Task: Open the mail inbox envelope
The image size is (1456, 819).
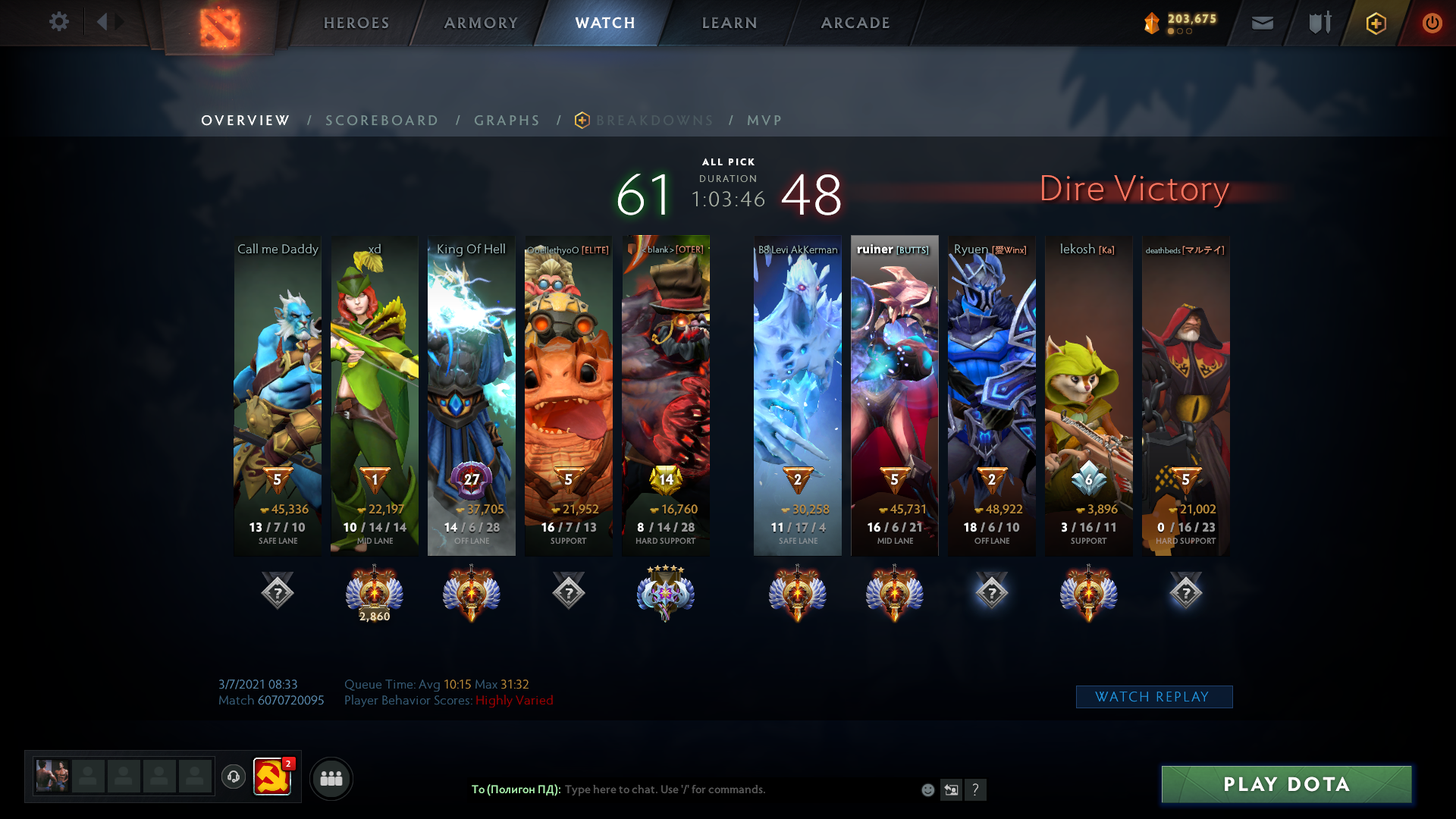Action: coord(1262,23)
